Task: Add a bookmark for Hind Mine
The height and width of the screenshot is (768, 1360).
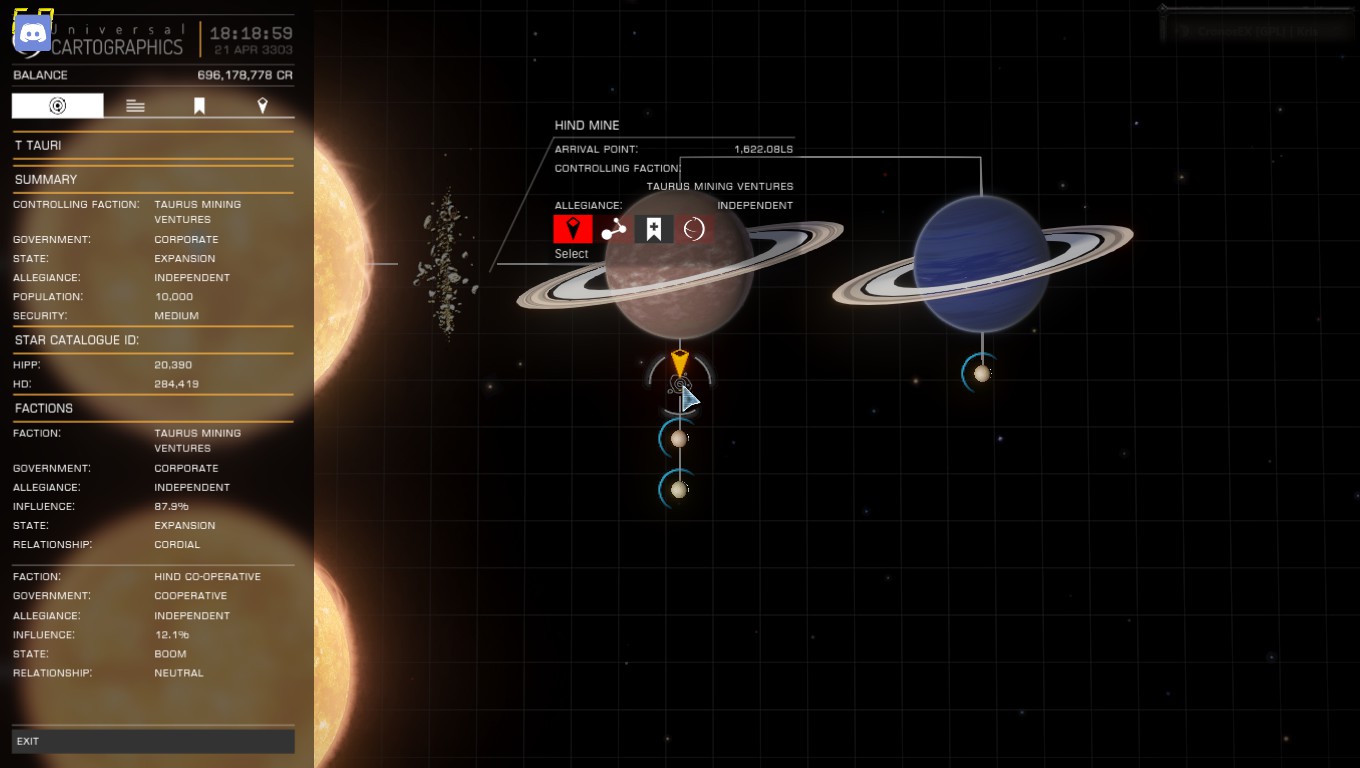Action: coord(653,229)
